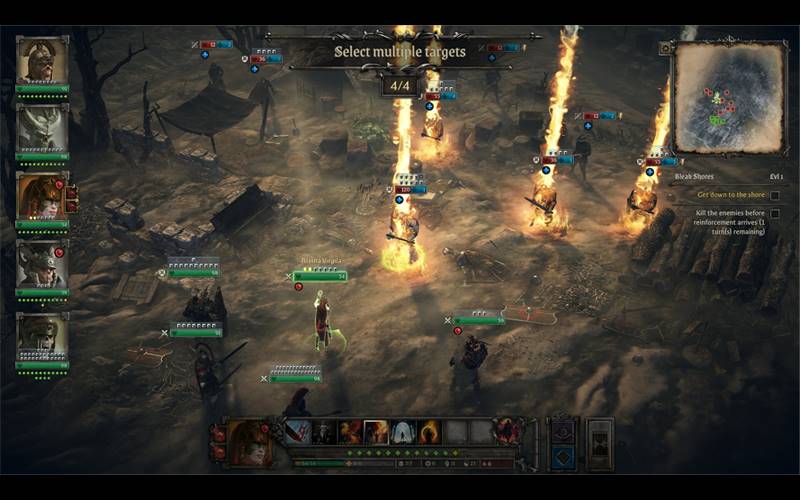Activate the red-and-white slash ability
The width and height of the screenshot is (800, 500).
click(x=297, y=432)
